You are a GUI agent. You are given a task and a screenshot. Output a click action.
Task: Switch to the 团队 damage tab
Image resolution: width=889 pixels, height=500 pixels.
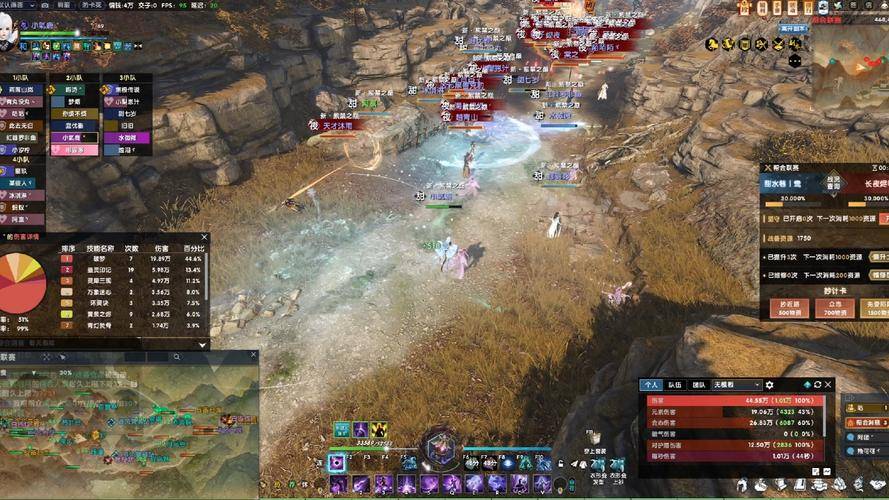[x=699, y=384]
